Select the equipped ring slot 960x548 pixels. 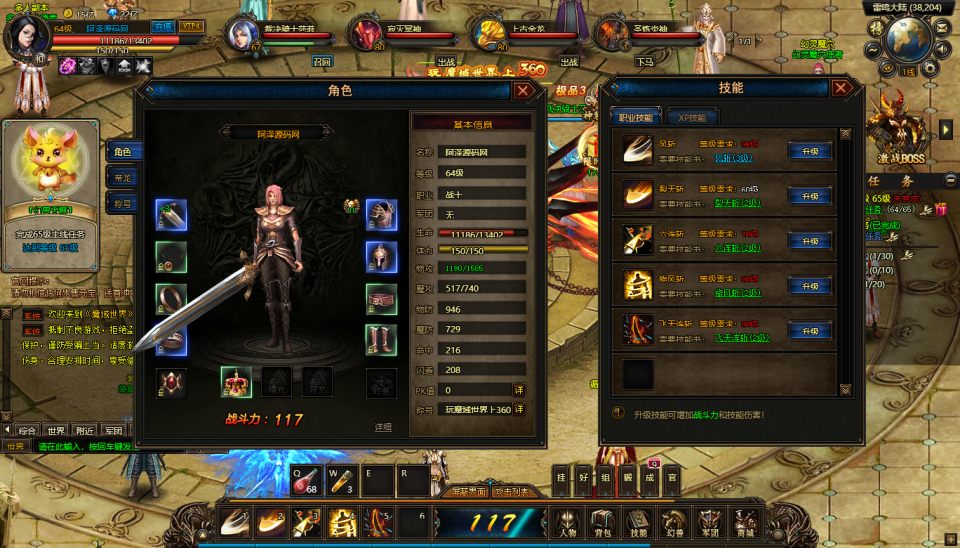(171, 299)
